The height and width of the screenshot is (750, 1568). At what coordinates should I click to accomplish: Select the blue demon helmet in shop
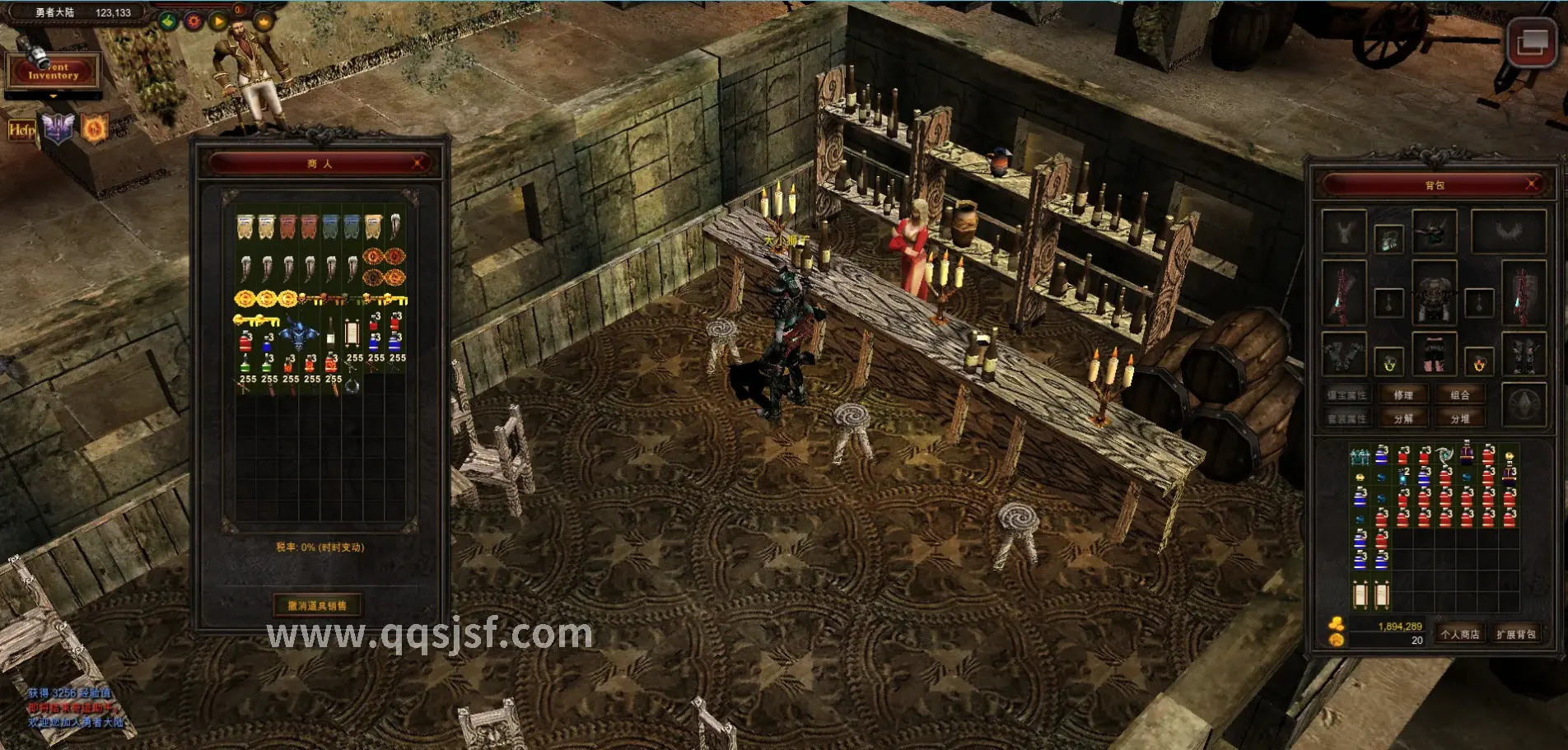(x=299, y=333)
